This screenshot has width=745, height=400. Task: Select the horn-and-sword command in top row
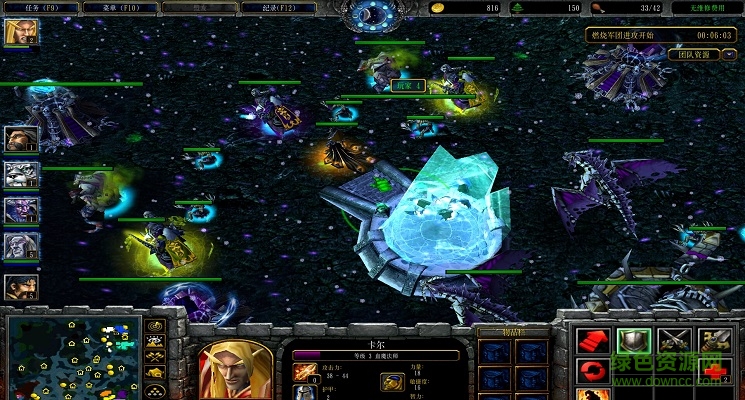click(712, 341)
